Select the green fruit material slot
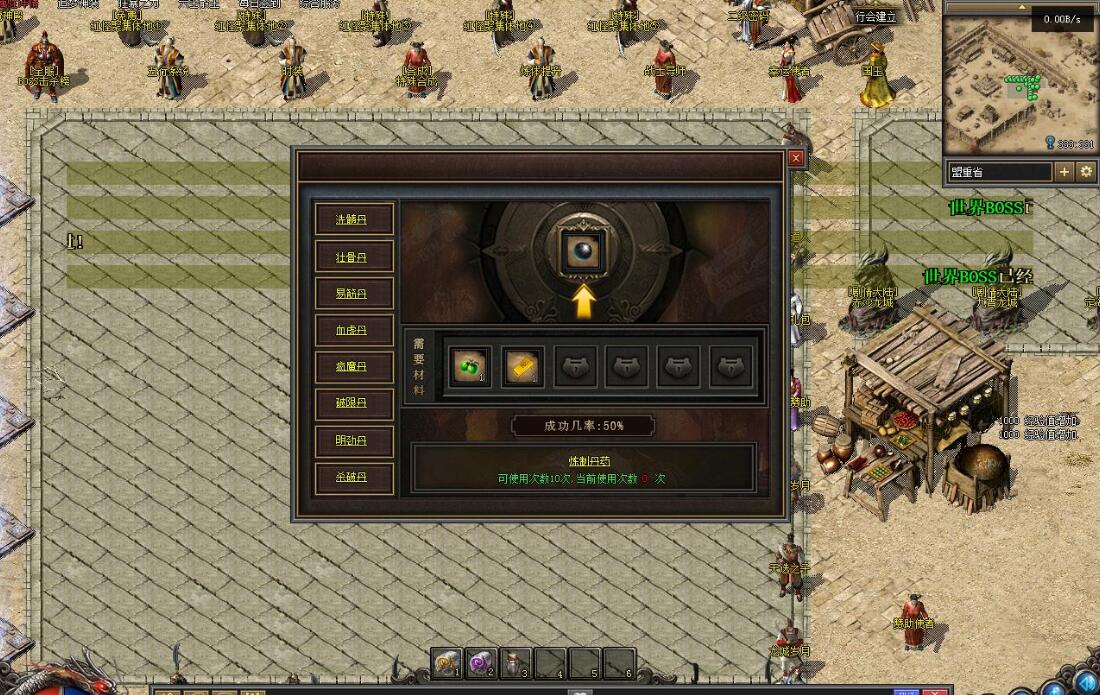This screenshot has width=1100, height=695. [469, 367]
